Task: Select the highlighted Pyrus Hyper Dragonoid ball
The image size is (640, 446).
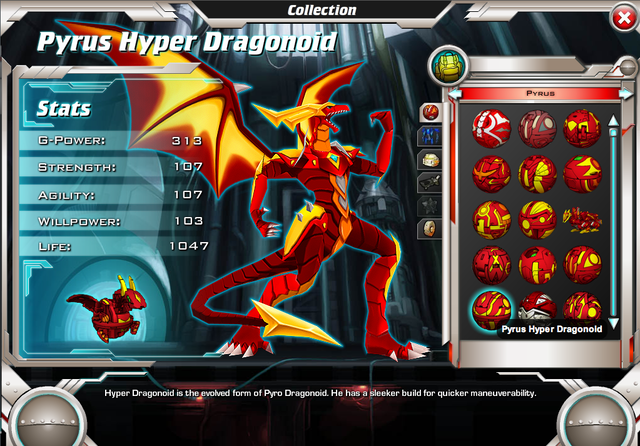Action: click(x=492, y=305)
